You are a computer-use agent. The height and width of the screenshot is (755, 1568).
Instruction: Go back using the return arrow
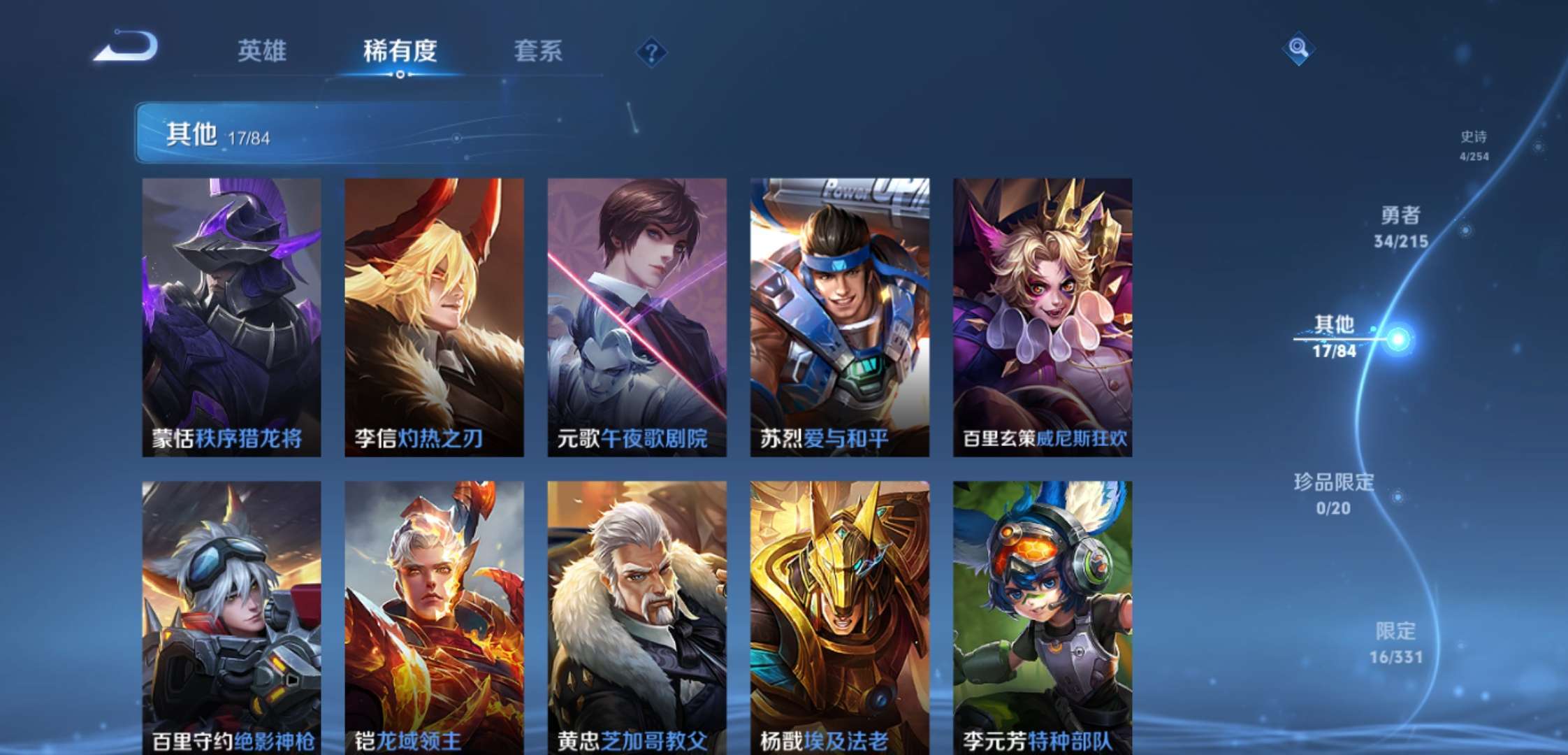(x=127, y=48)
